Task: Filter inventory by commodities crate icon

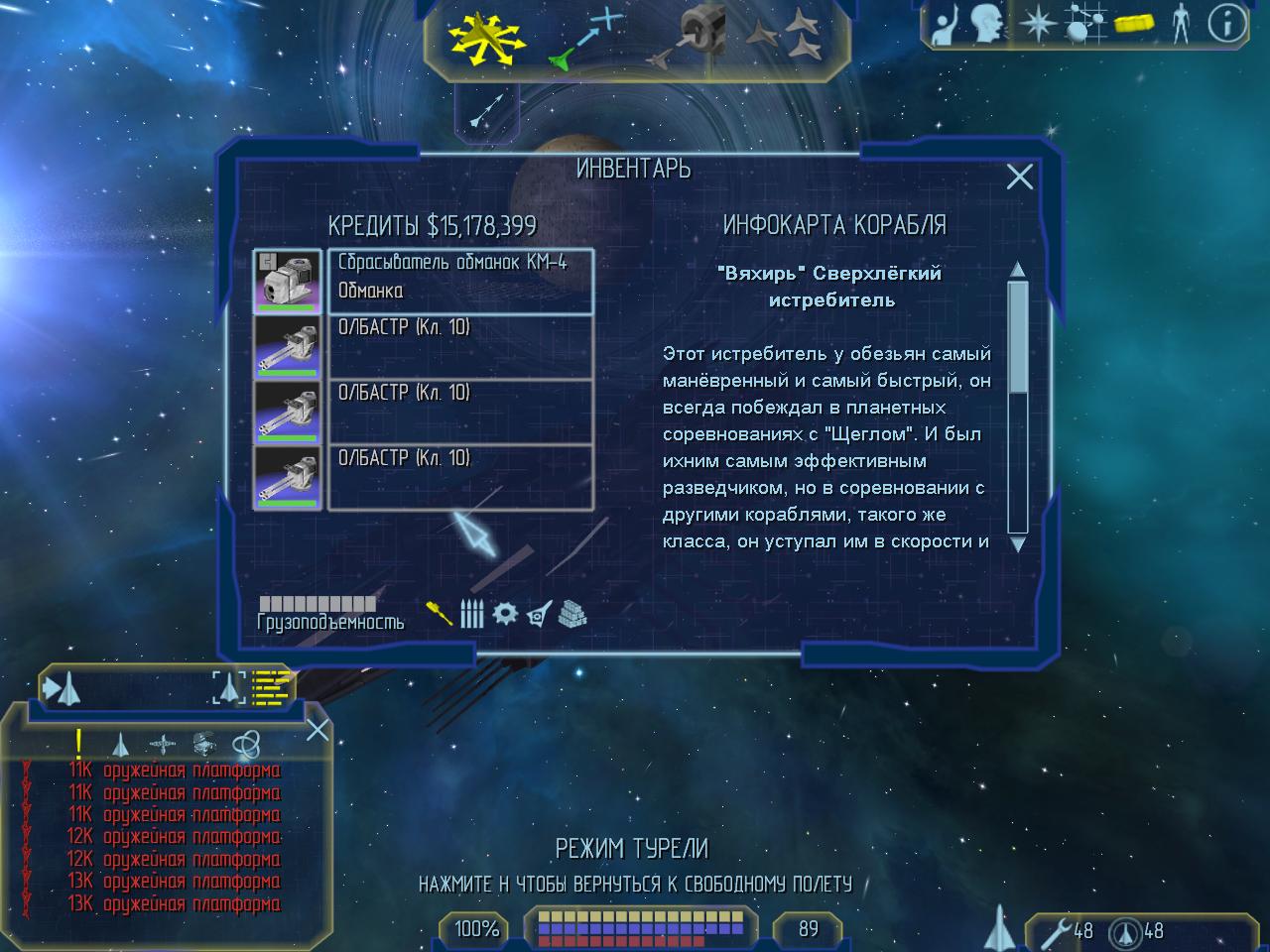Action: [572, 614]
